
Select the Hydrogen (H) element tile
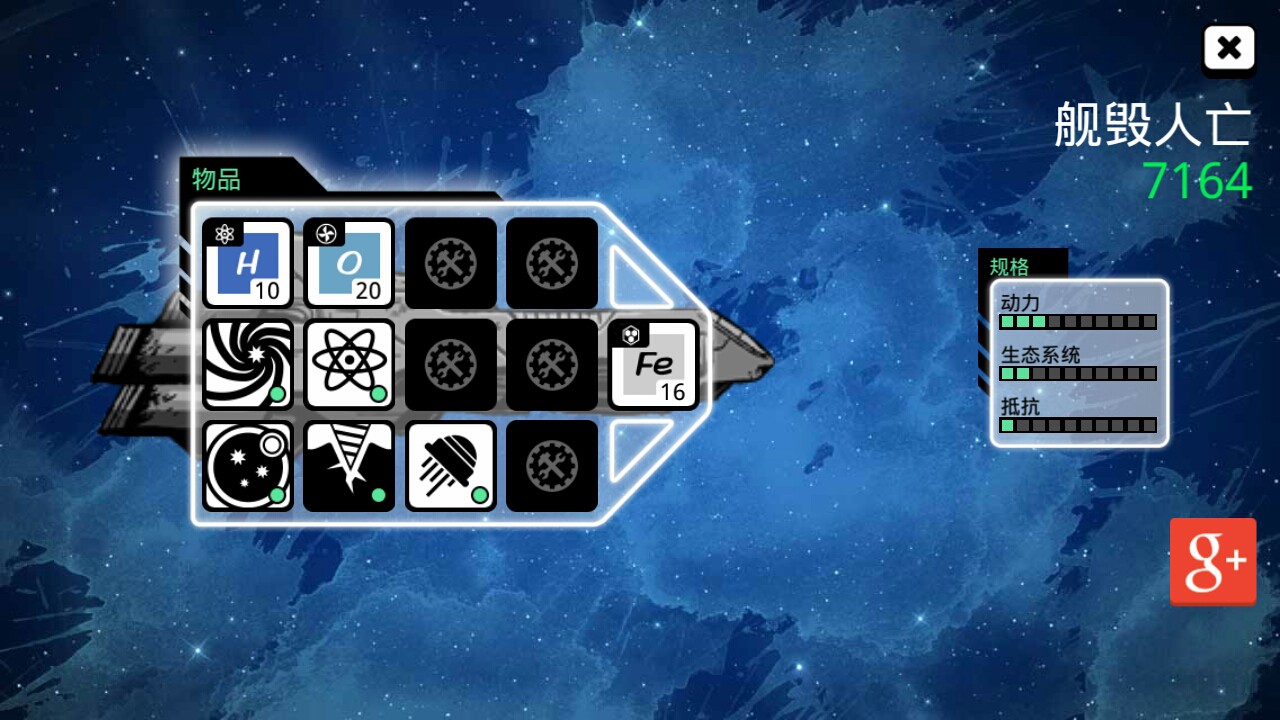coord(247,264)
